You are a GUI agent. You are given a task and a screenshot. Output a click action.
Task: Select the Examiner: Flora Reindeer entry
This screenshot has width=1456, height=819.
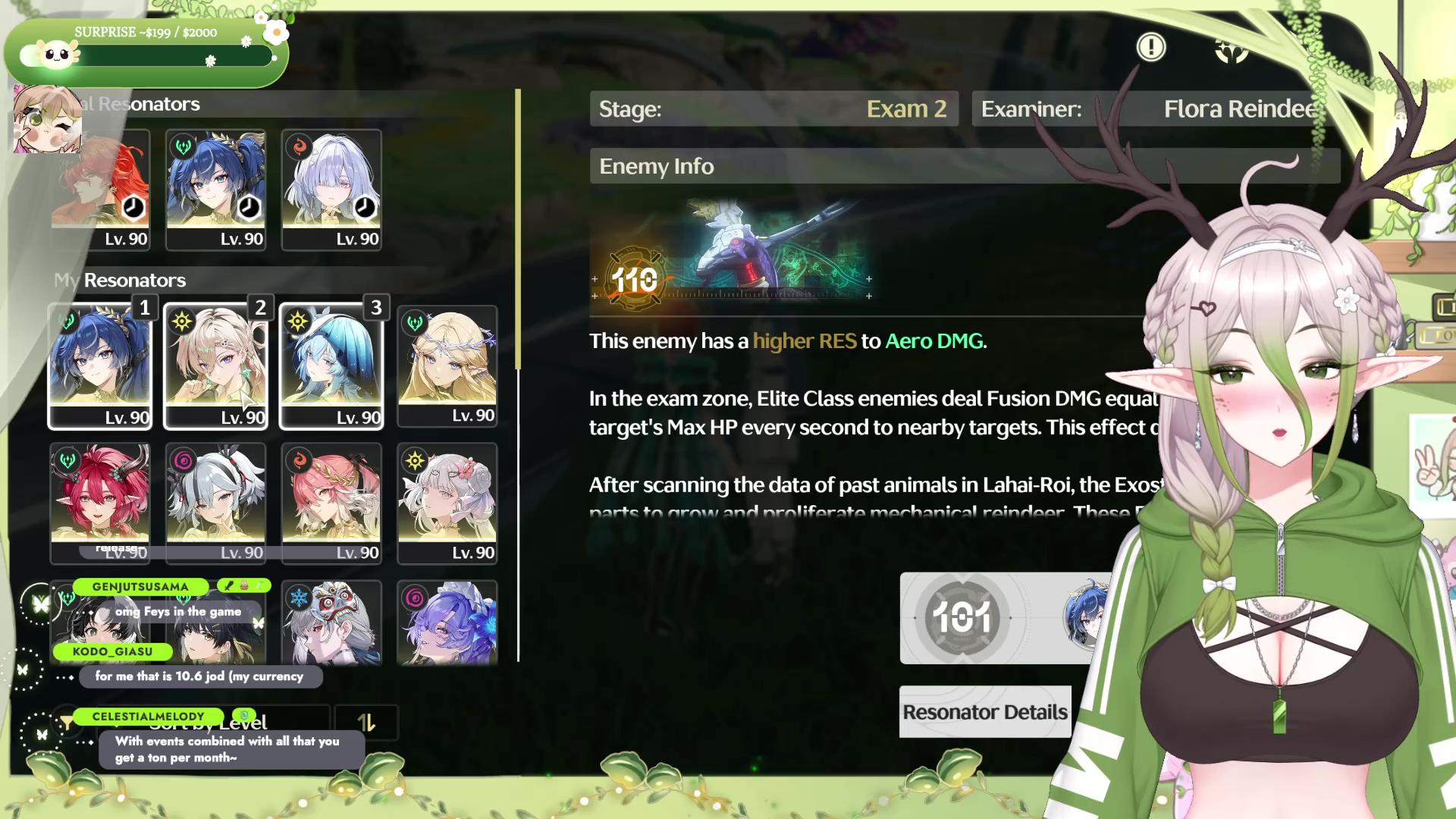[1145, 108]
